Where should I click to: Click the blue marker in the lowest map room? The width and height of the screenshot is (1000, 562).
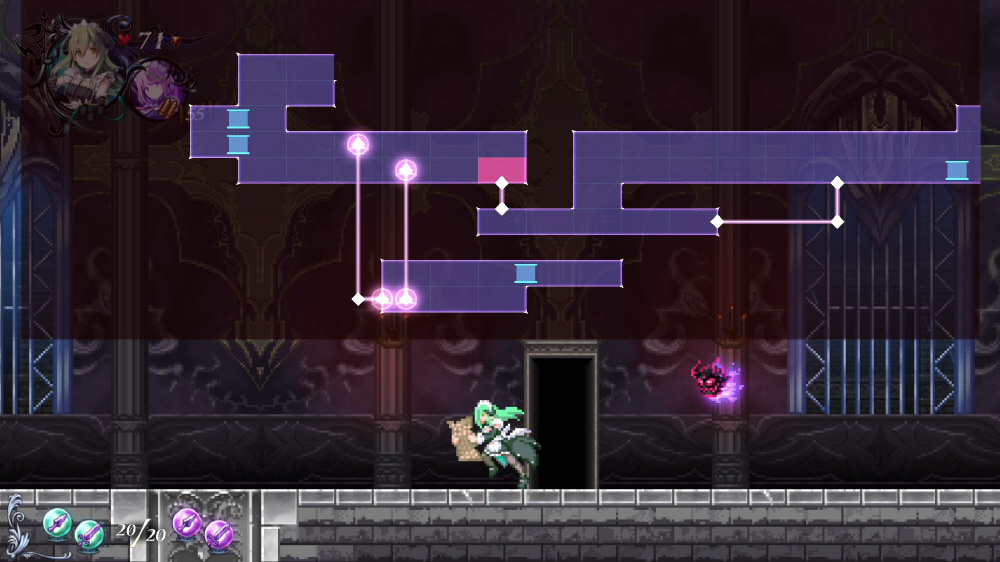[525, 273]
